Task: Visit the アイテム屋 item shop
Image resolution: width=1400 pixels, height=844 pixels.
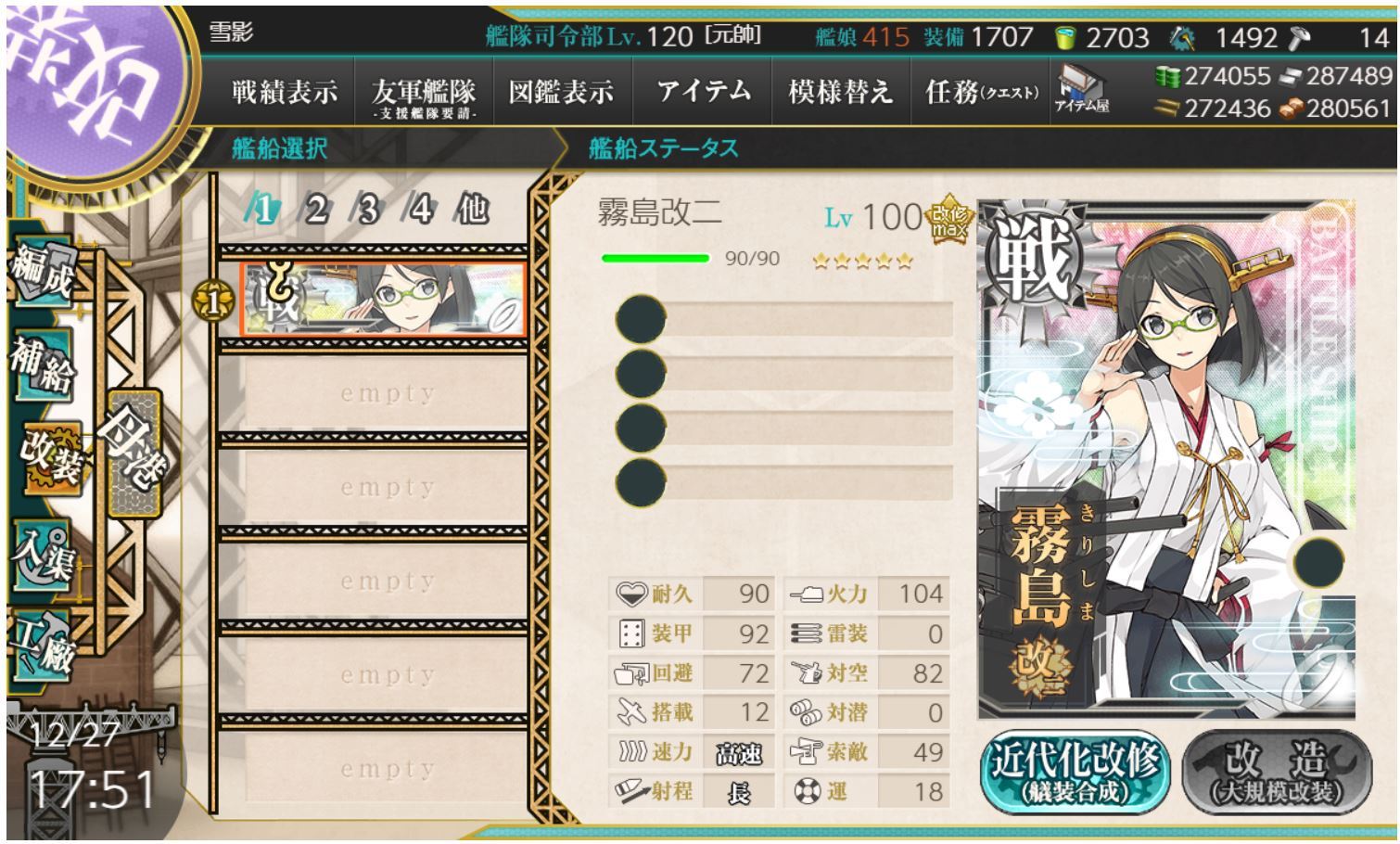Action: point(1082,90)
